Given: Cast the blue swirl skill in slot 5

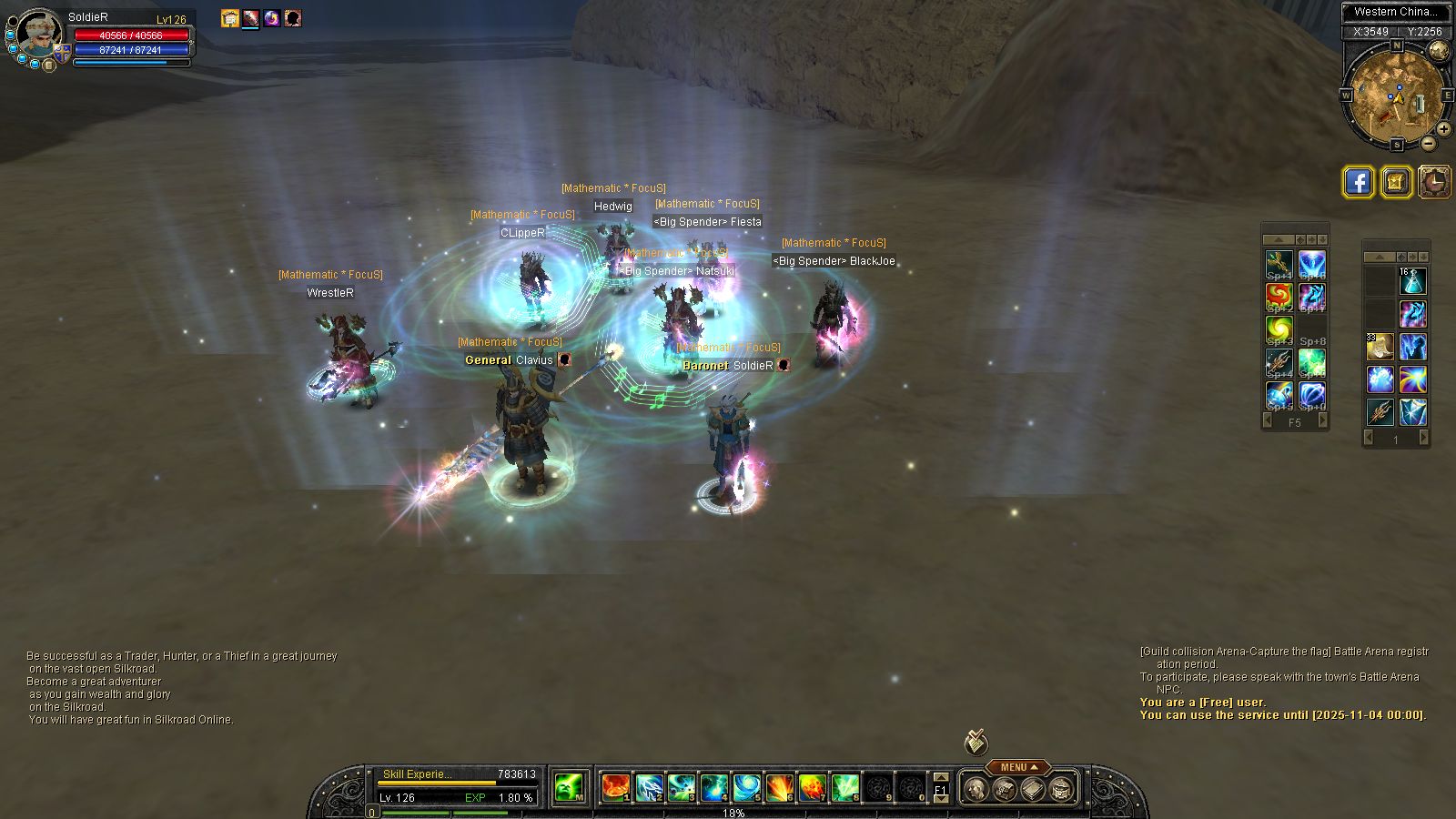Looking at the screenshot, I should click(x=746, y=787).
